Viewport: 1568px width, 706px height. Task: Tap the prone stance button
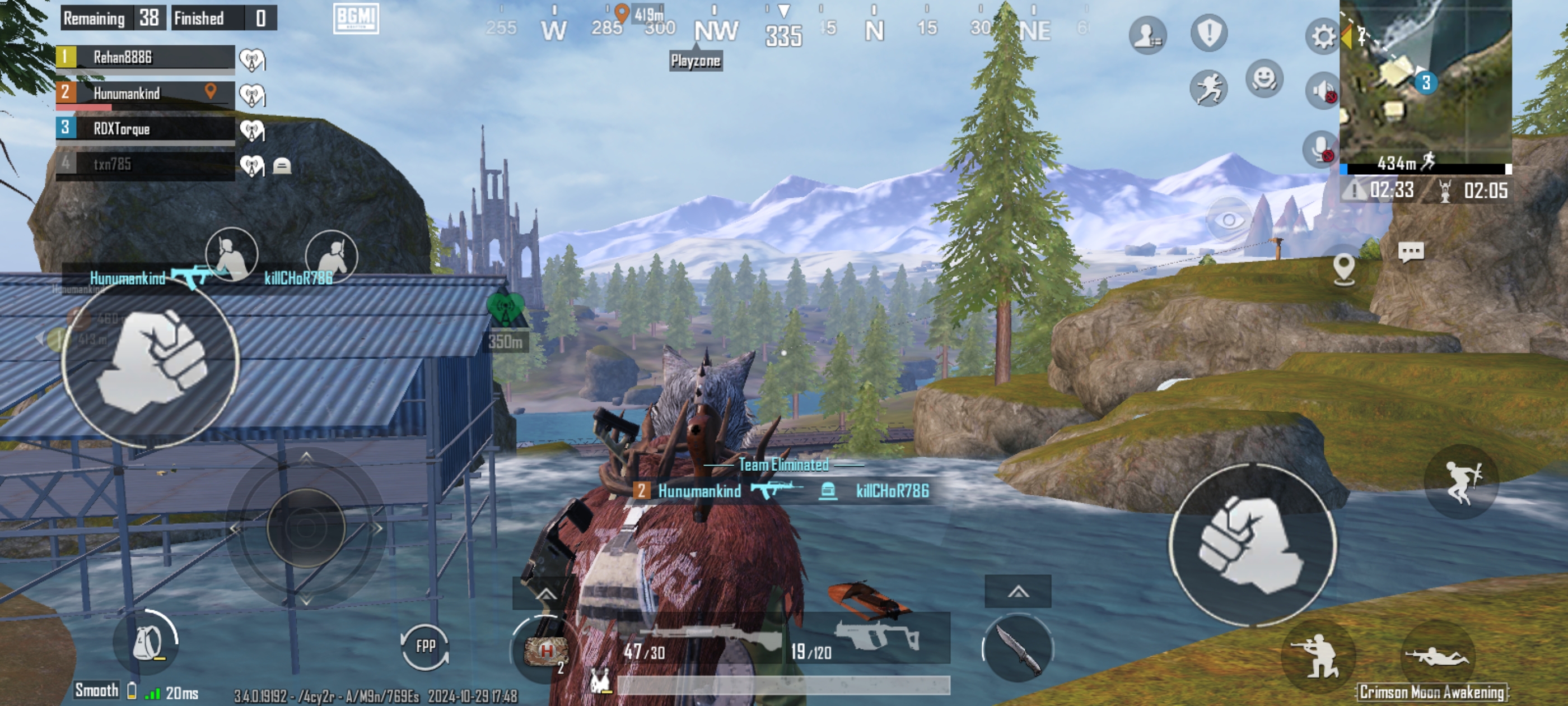[1437, 657]
